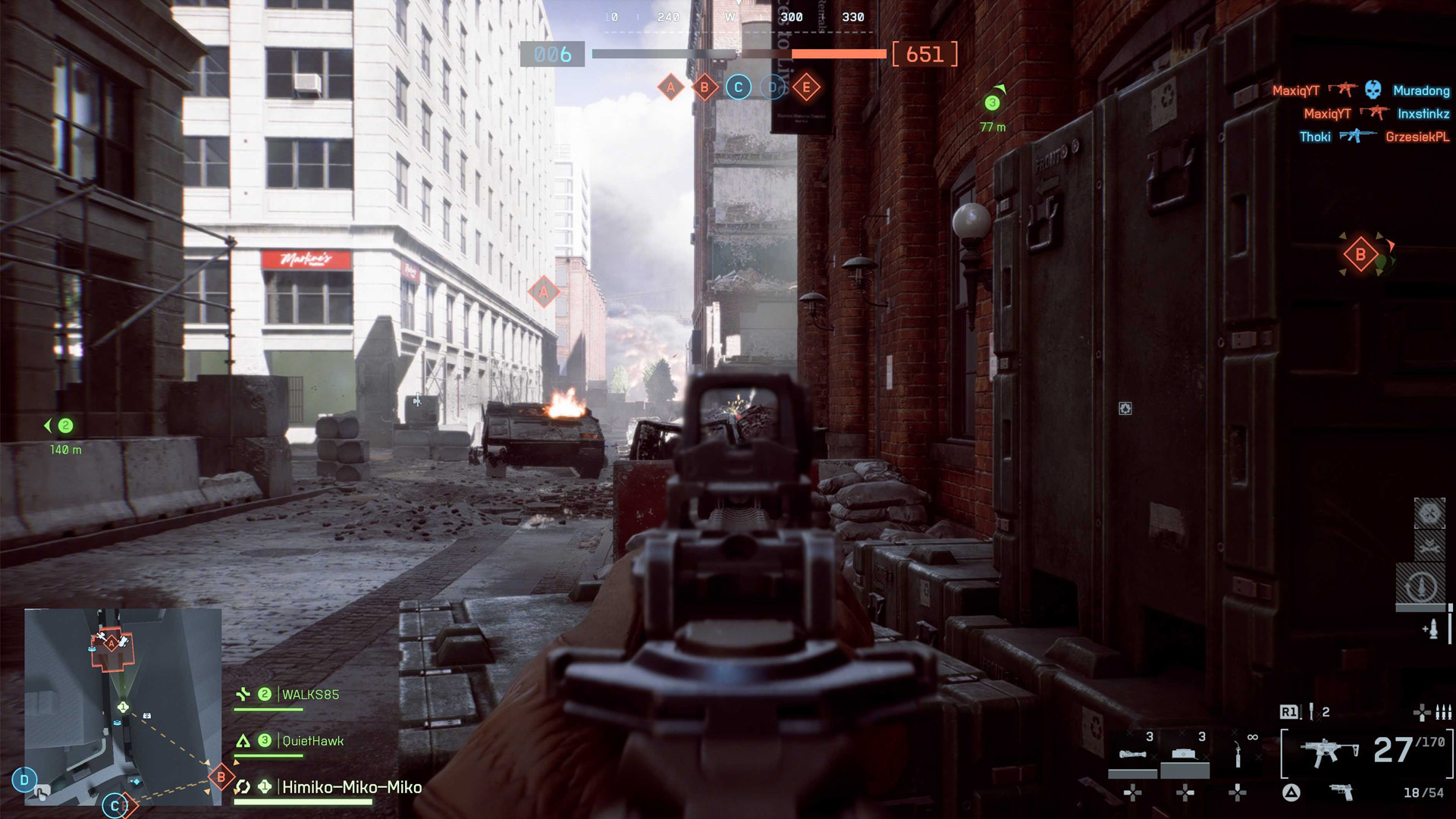The height and width of the screenshot is (819, 1456).
Task: Select the blue objective C icon in top bar
Action: pos(739,87)
